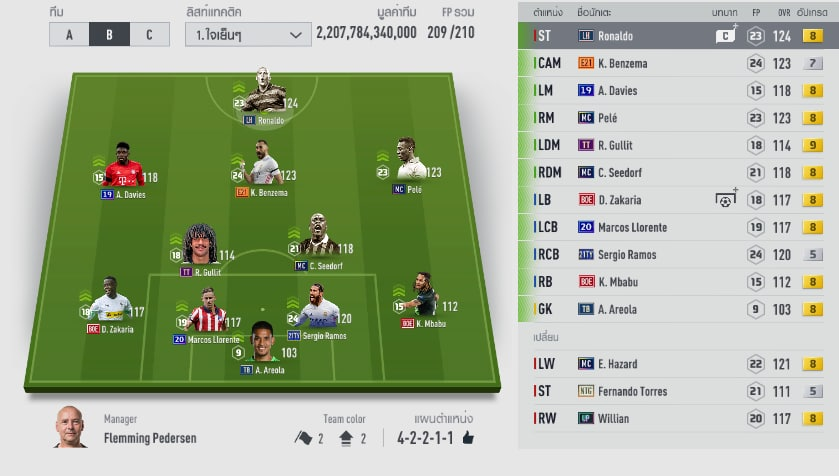Select Pelé's player card on the pitch
Image resolution: width=839 pixels, height=476 pixels.
pyautogui.click(x=406, y=162)
